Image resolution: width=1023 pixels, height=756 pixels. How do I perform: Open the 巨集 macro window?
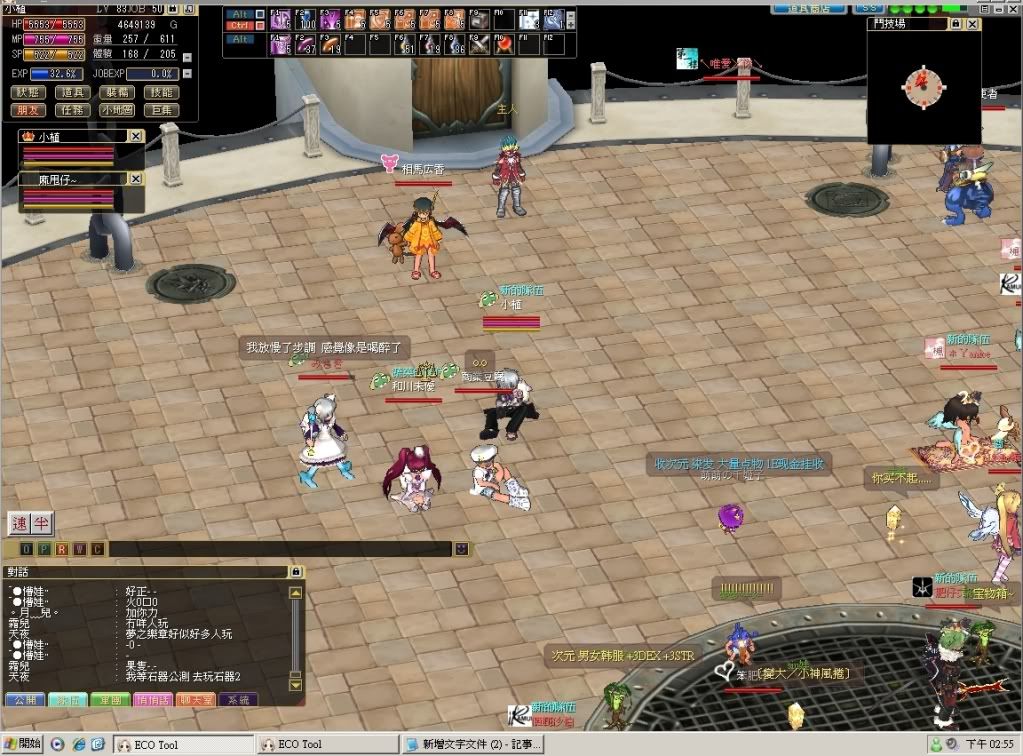(160, 110)
